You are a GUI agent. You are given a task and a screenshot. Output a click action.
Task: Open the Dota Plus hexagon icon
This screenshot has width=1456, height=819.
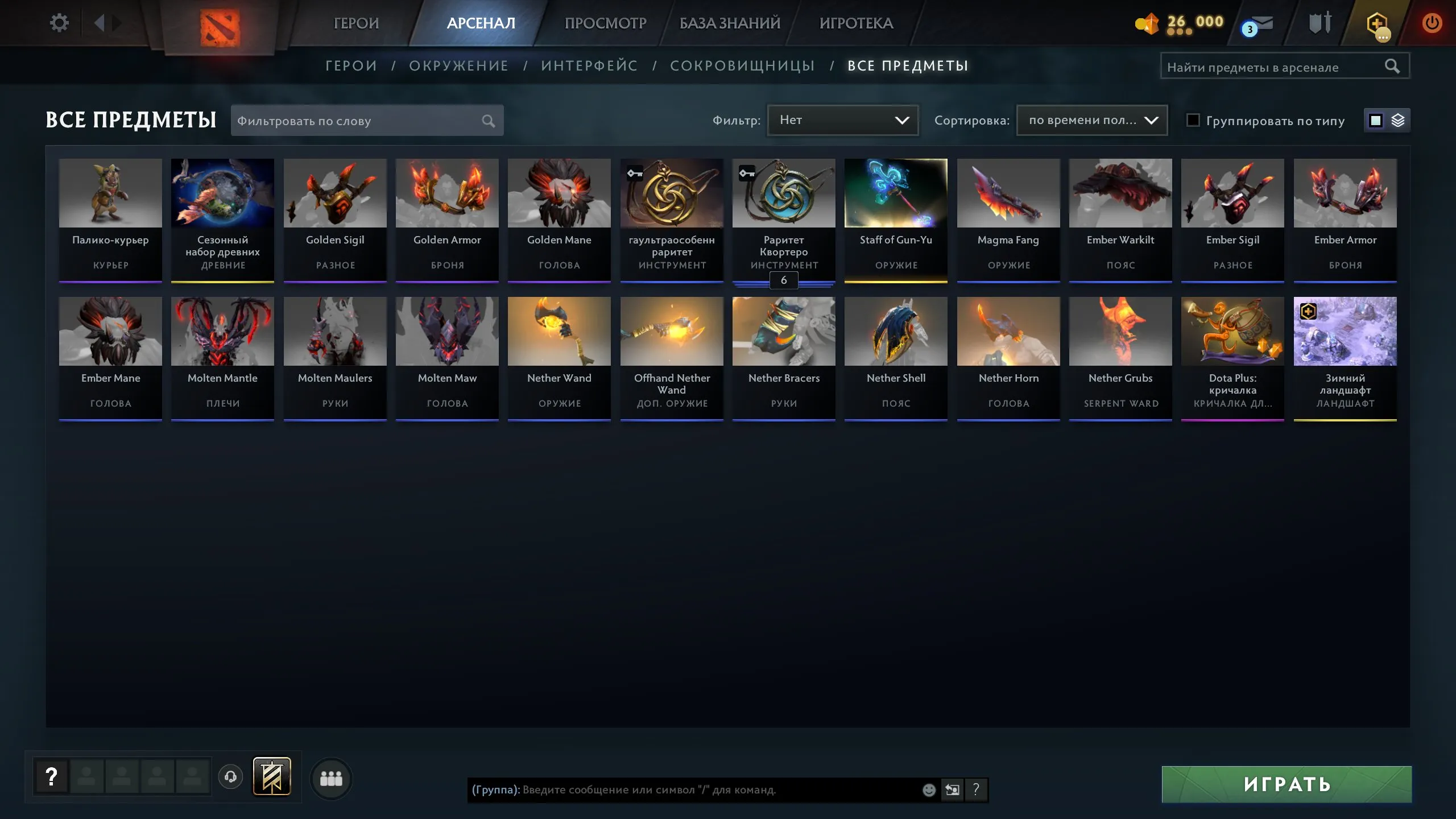pos(1379,24)
